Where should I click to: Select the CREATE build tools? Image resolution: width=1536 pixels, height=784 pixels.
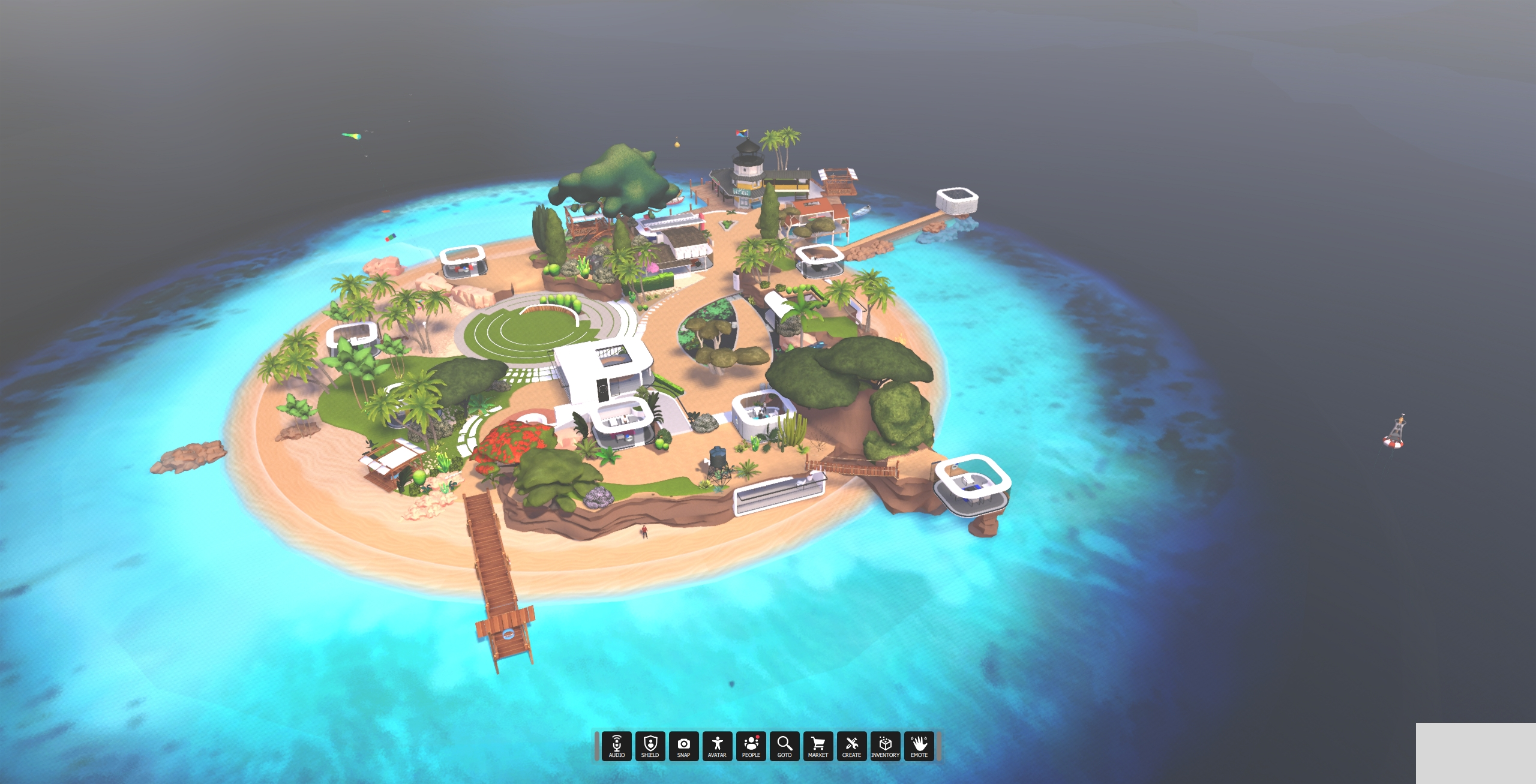pyautogui.click(x=853, y=746)
